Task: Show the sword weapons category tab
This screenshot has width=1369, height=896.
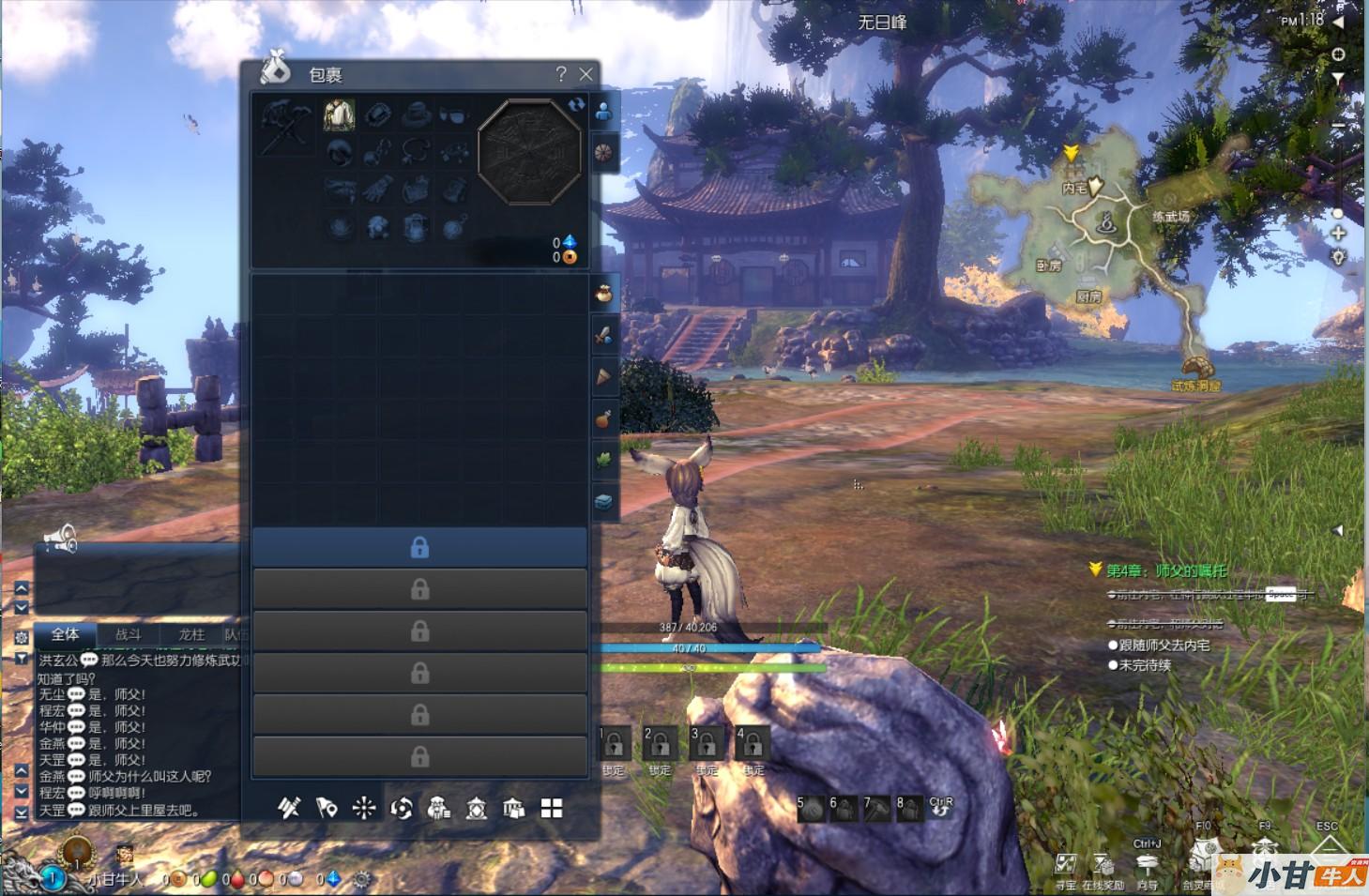Action: tap(603, 335)
